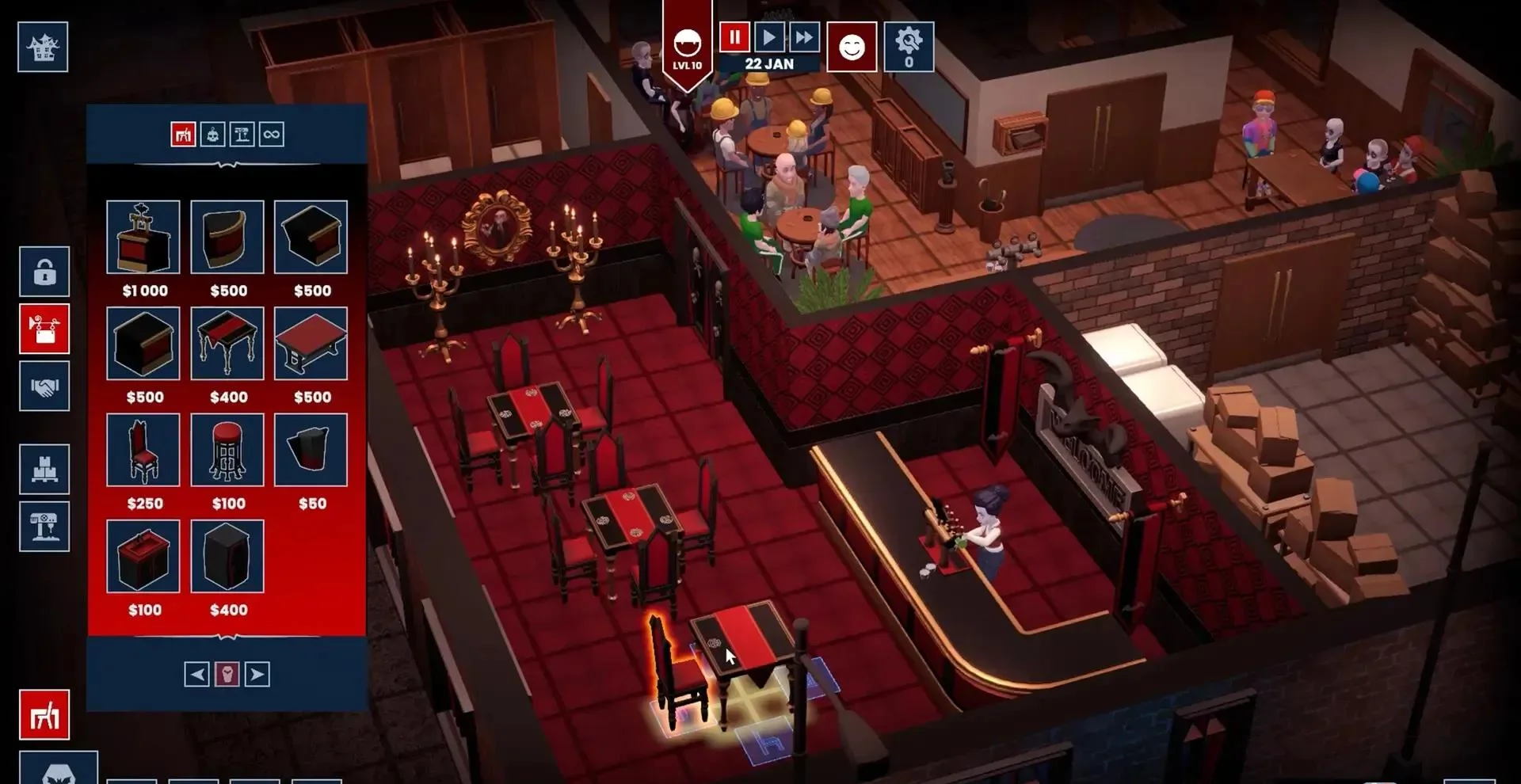Select the $50 item in the shop
Viewport: 1521px width, 784px height.
tap(311, 450)
